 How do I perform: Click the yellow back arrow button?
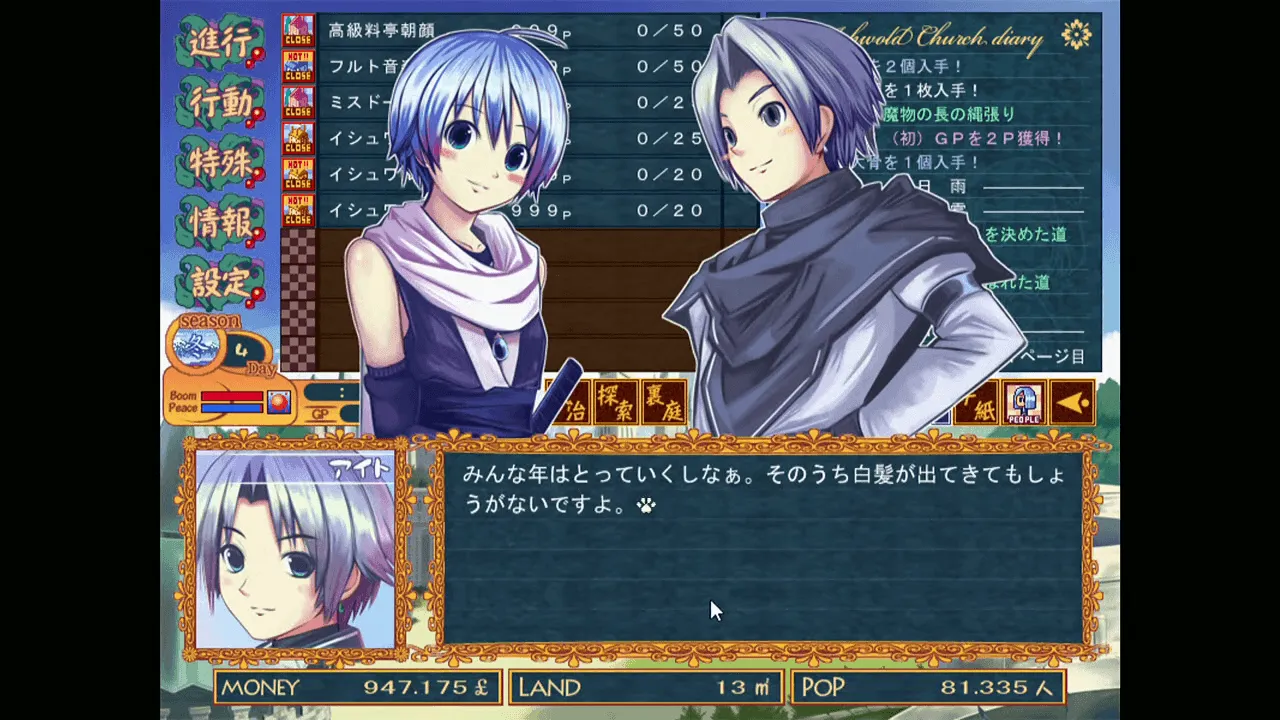(x=1071, y=403)
